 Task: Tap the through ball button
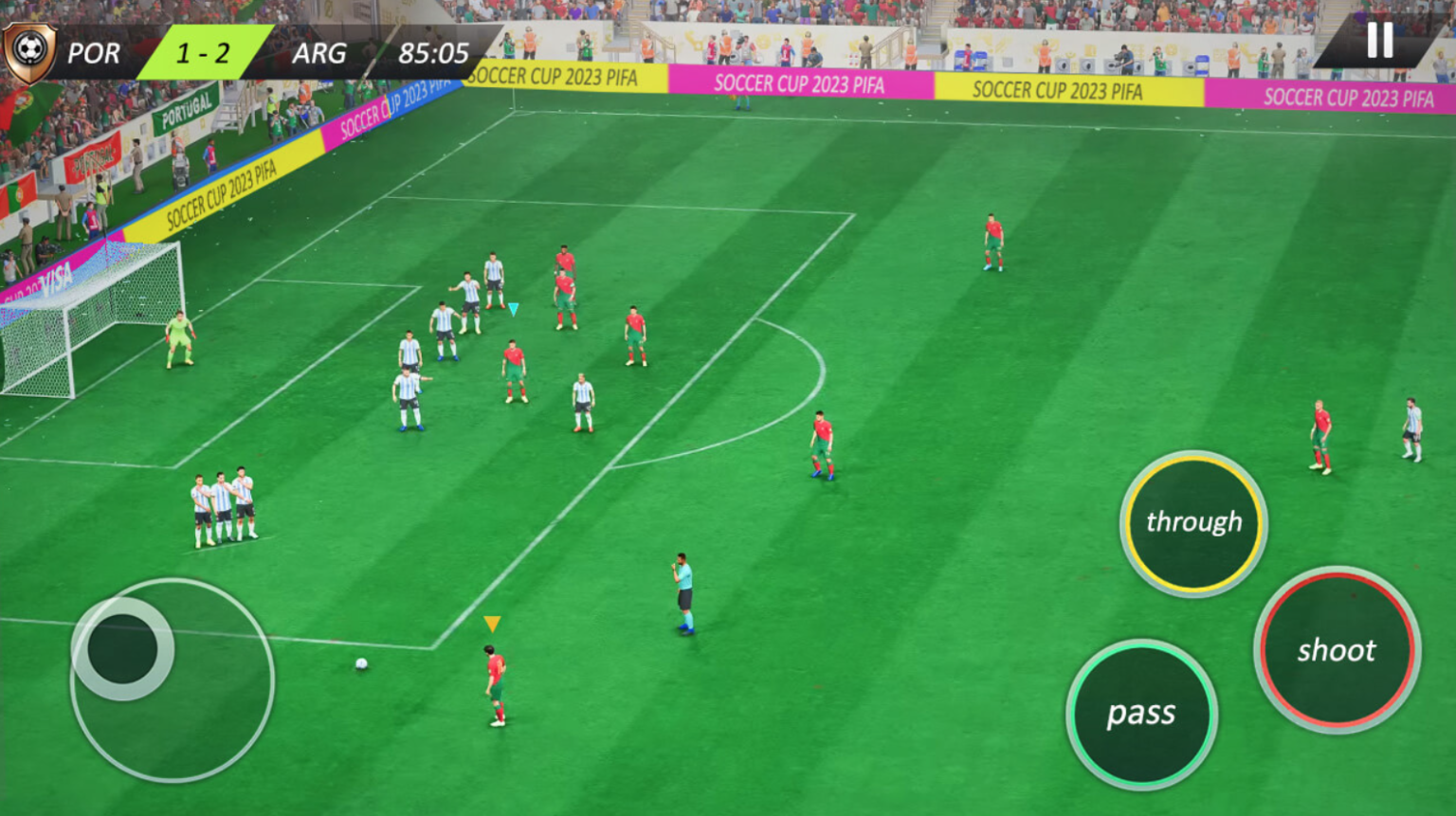click(1192, 520)
